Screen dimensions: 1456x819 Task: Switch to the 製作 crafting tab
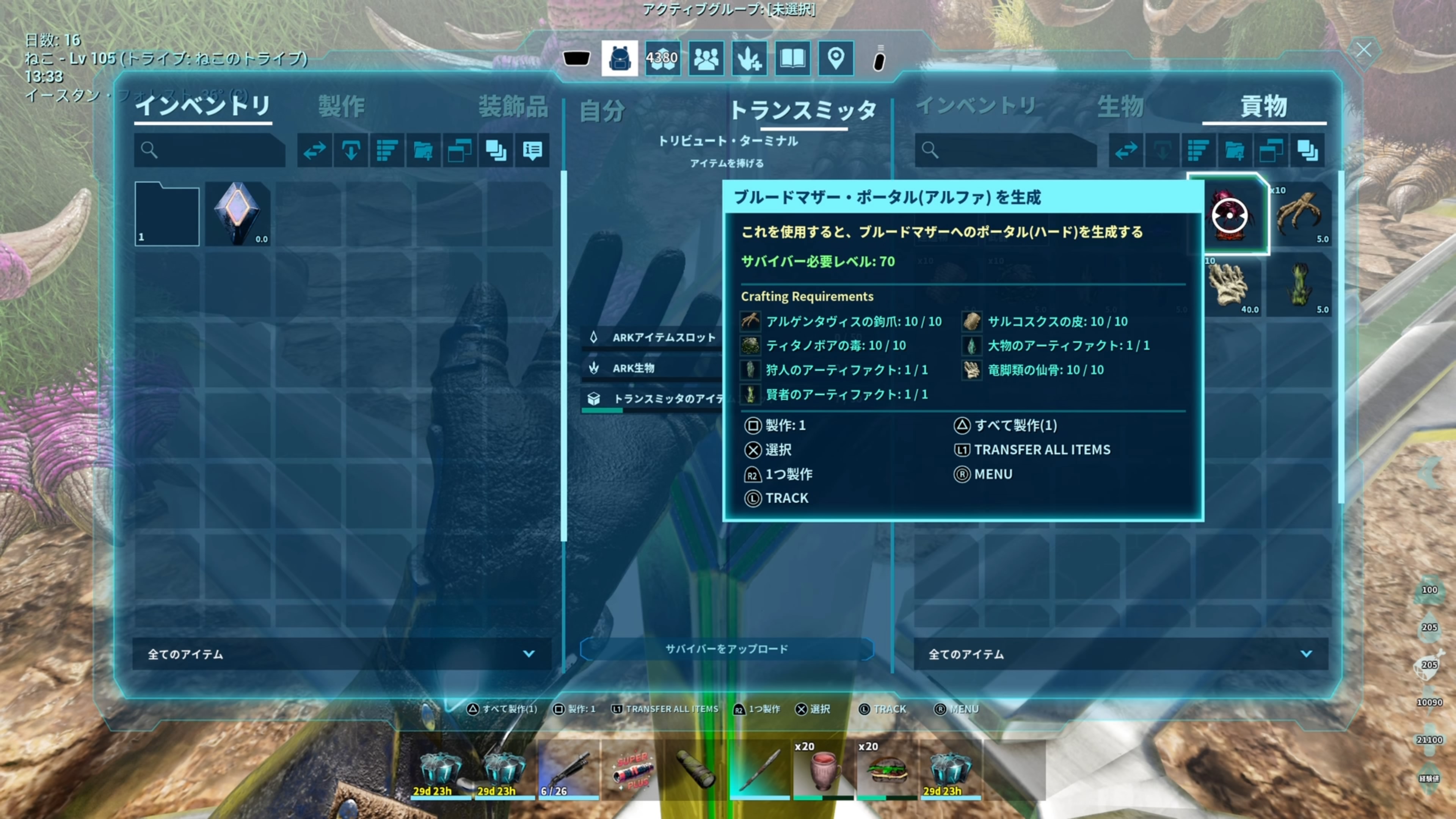point(341,106)
